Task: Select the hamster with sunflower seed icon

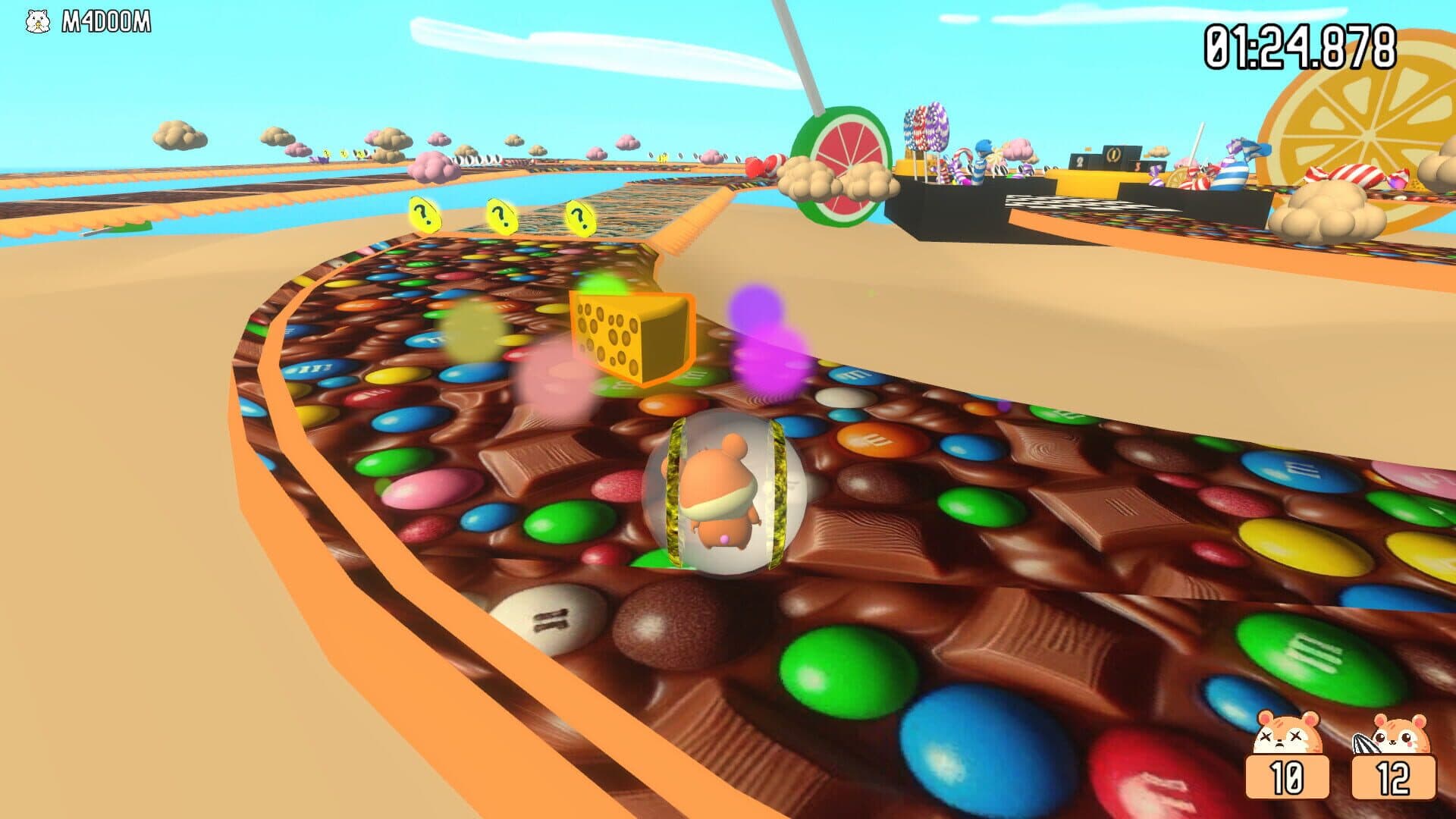Action: (1392, 734)
